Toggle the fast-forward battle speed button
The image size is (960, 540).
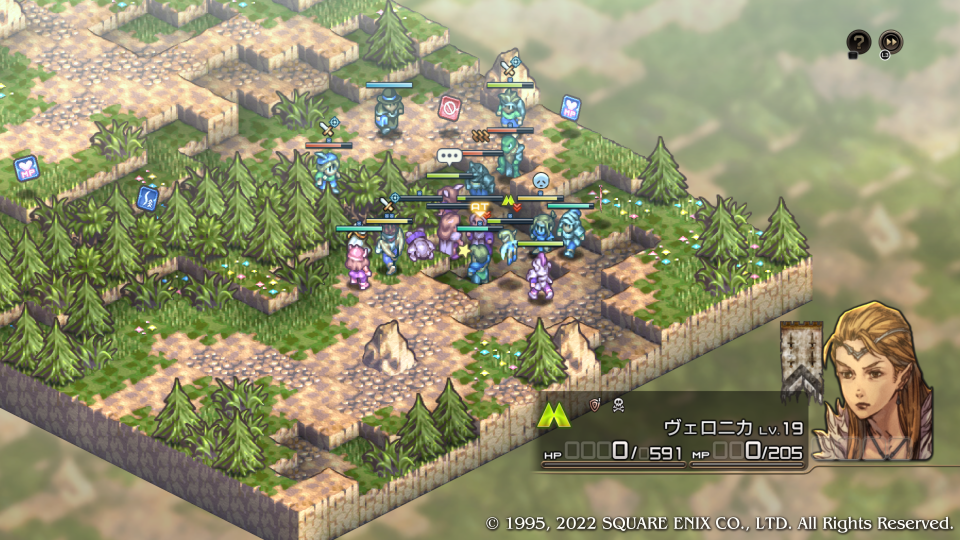(890, 42)
